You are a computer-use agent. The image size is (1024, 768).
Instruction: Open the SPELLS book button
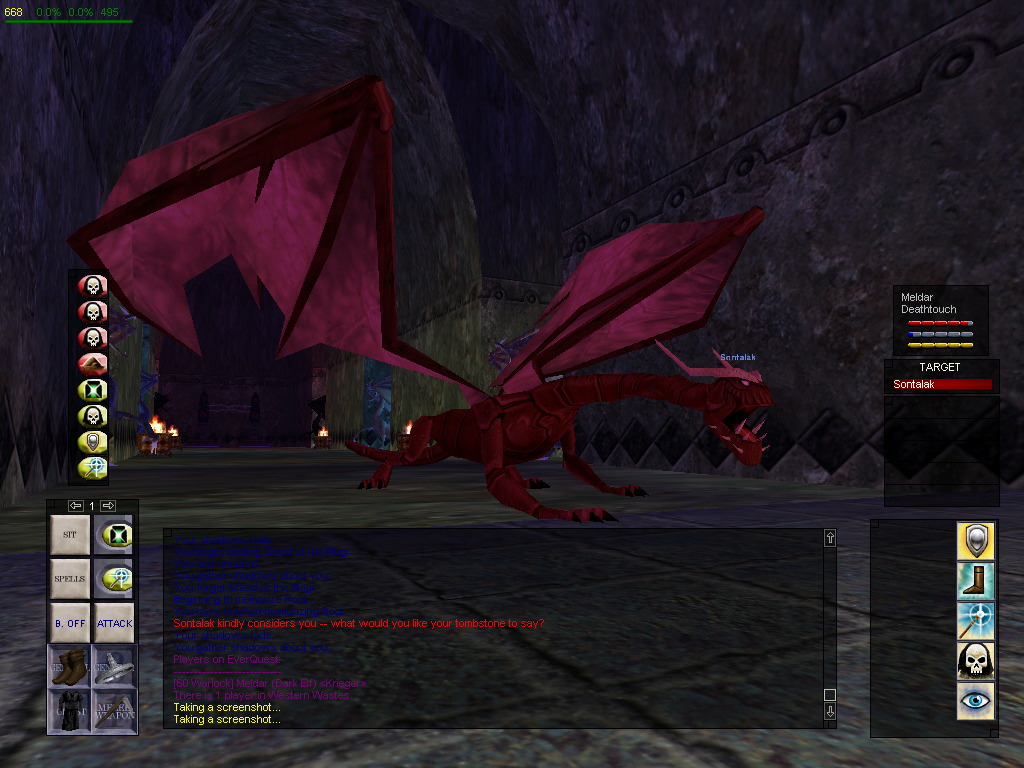click(x=70, y=579)
